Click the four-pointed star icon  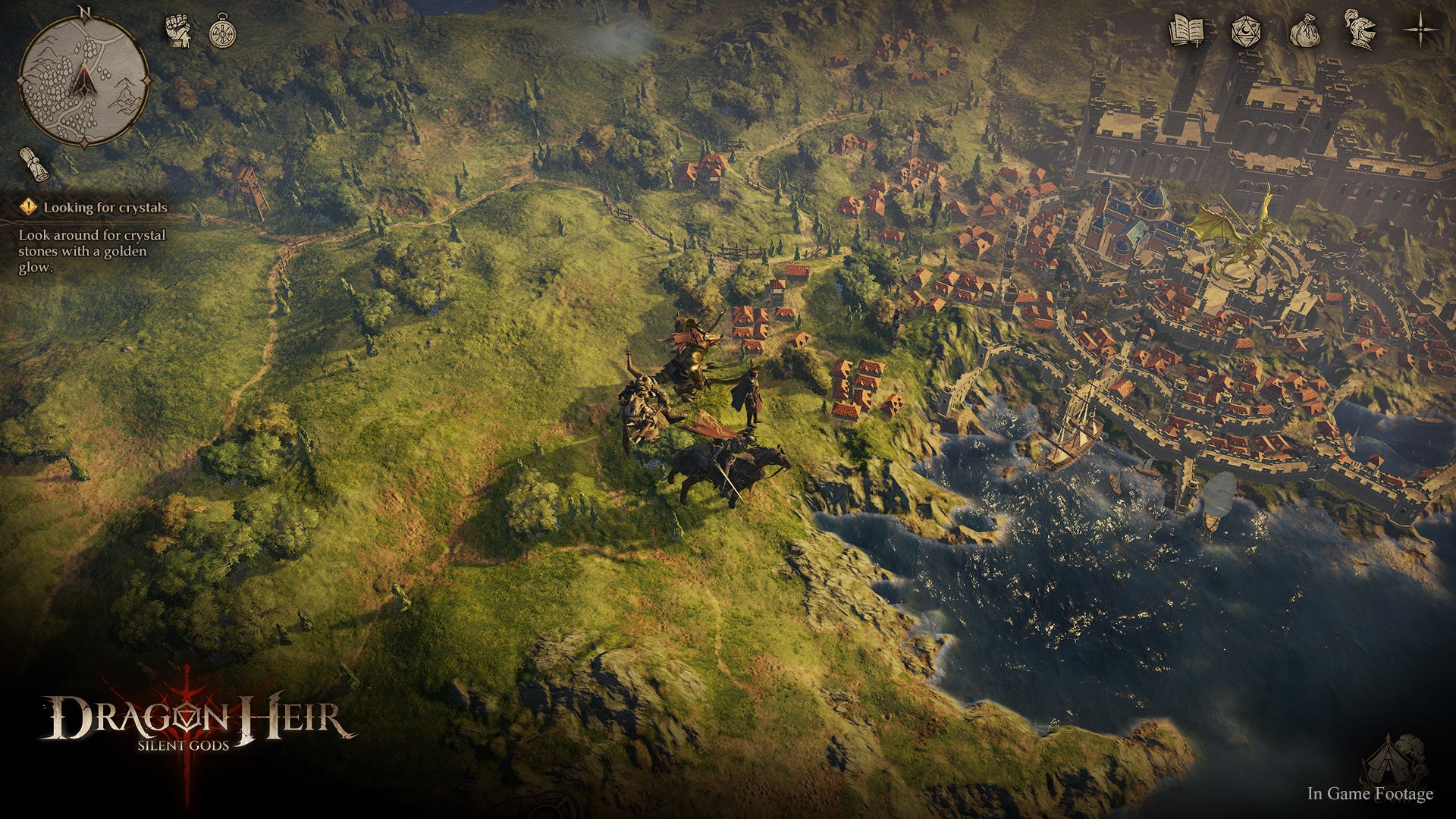1419,30
